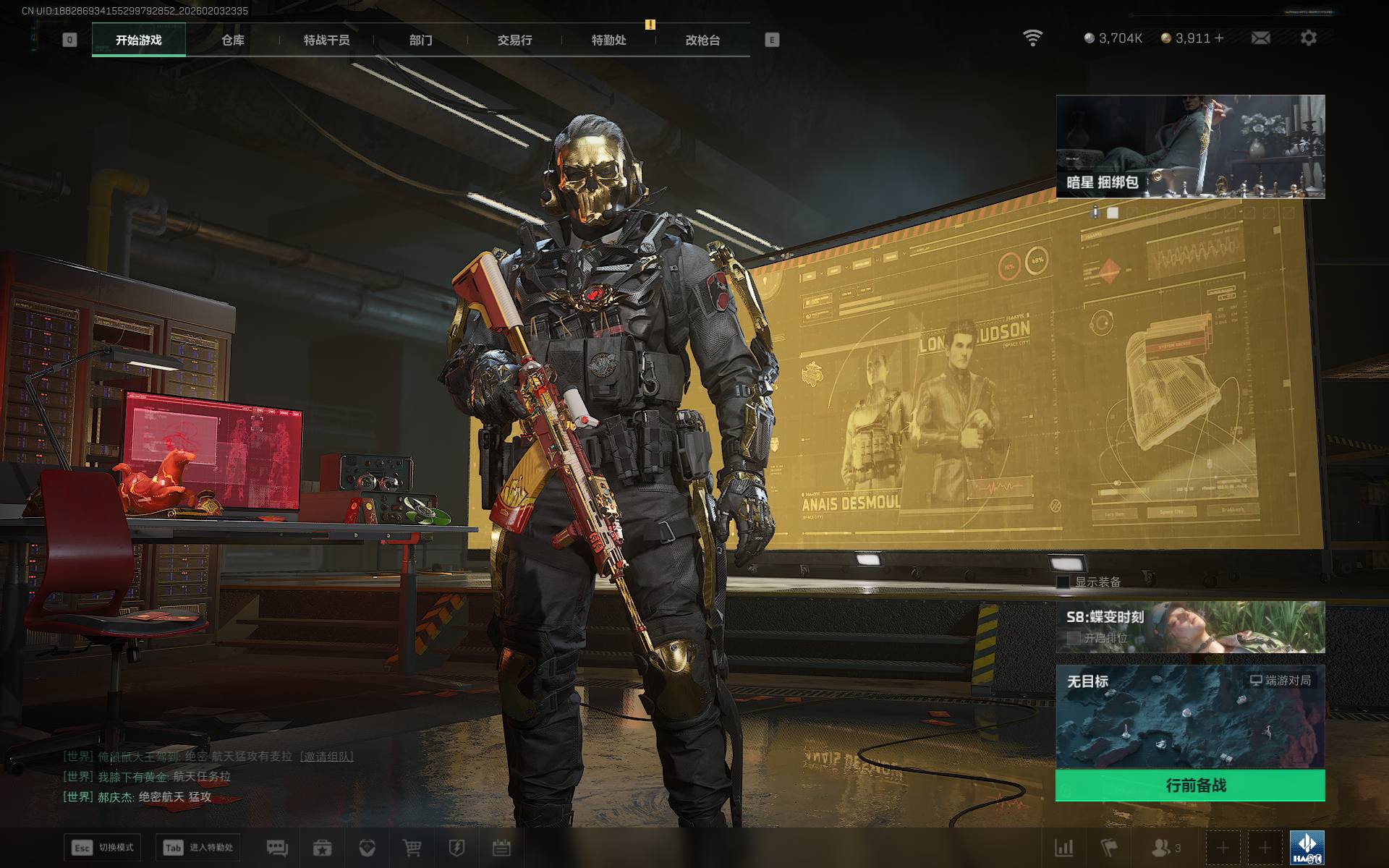Open the 交易行 (Trading House) tab
The width and height of the screenshot is (1389, 868).
click(514, 41)
